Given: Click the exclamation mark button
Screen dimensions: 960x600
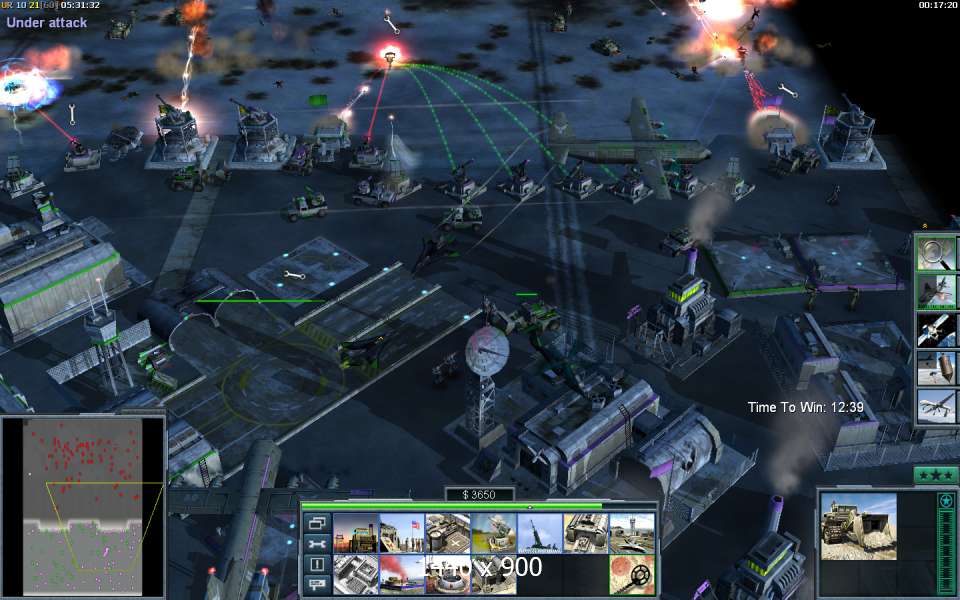Looking at the screenshot, I should click(x=317, y=564).
